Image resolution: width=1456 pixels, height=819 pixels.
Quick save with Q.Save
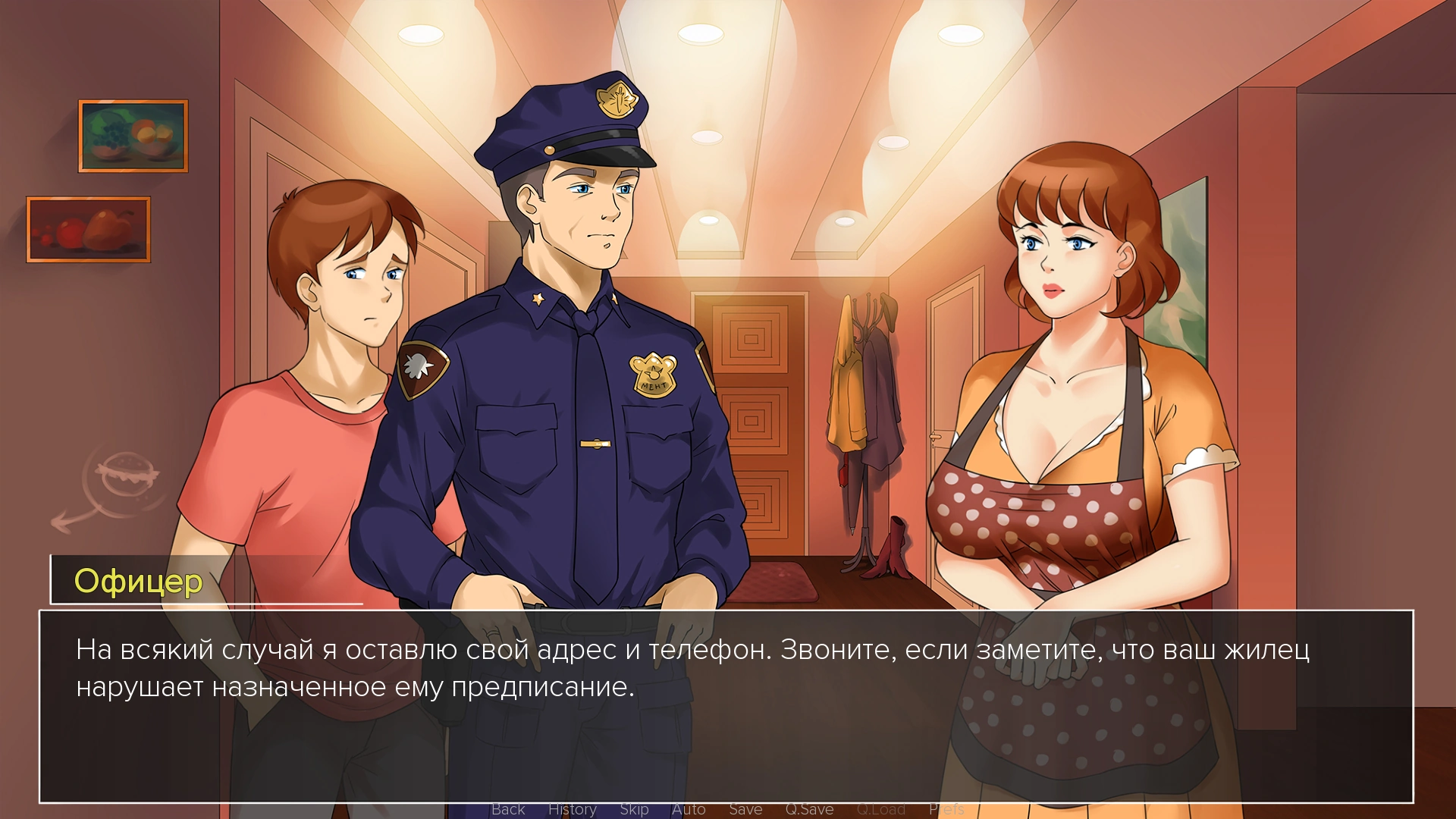(x=809, y=809)
